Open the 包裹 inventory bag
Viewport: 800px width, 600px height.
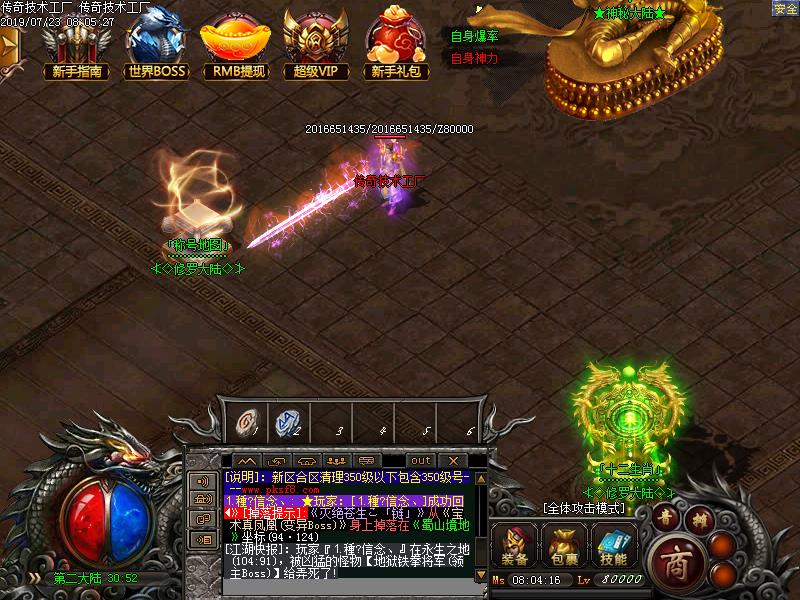coord(564,547)
